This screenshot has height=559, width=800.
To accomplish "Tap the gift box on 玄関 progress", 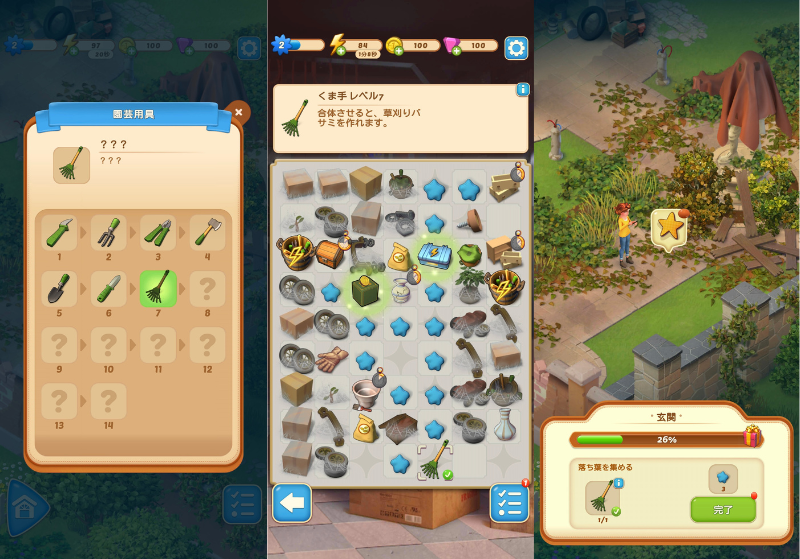I will click(753, 437).
